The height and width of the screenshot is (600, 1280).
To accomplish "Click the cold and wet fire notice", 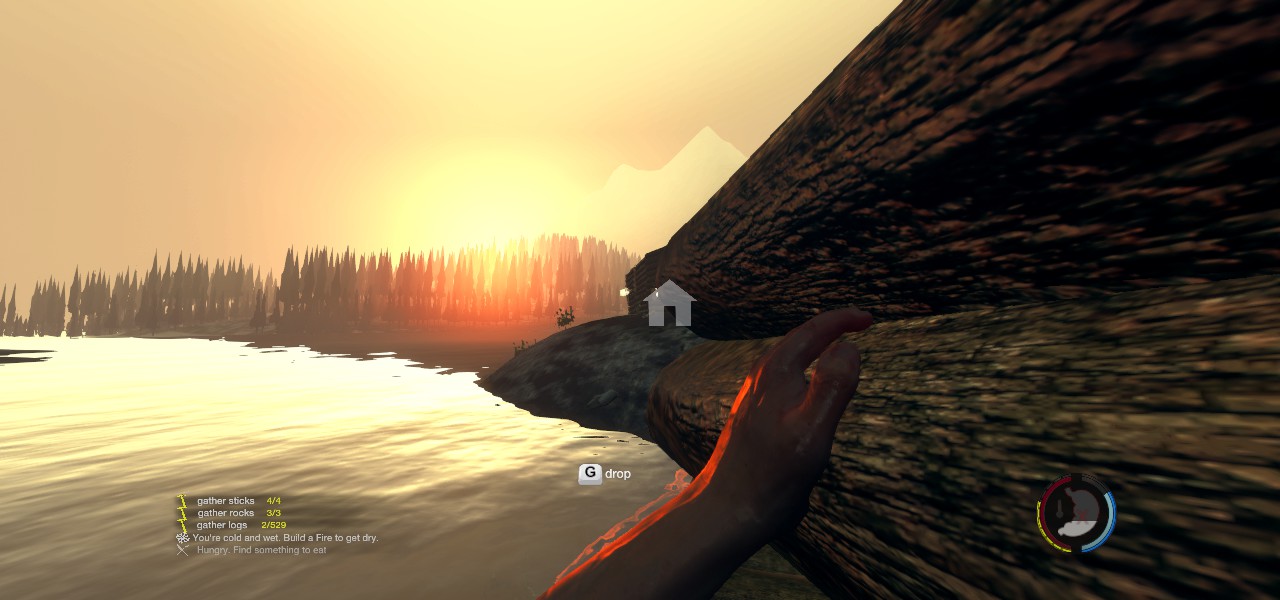I will (285, 538).
